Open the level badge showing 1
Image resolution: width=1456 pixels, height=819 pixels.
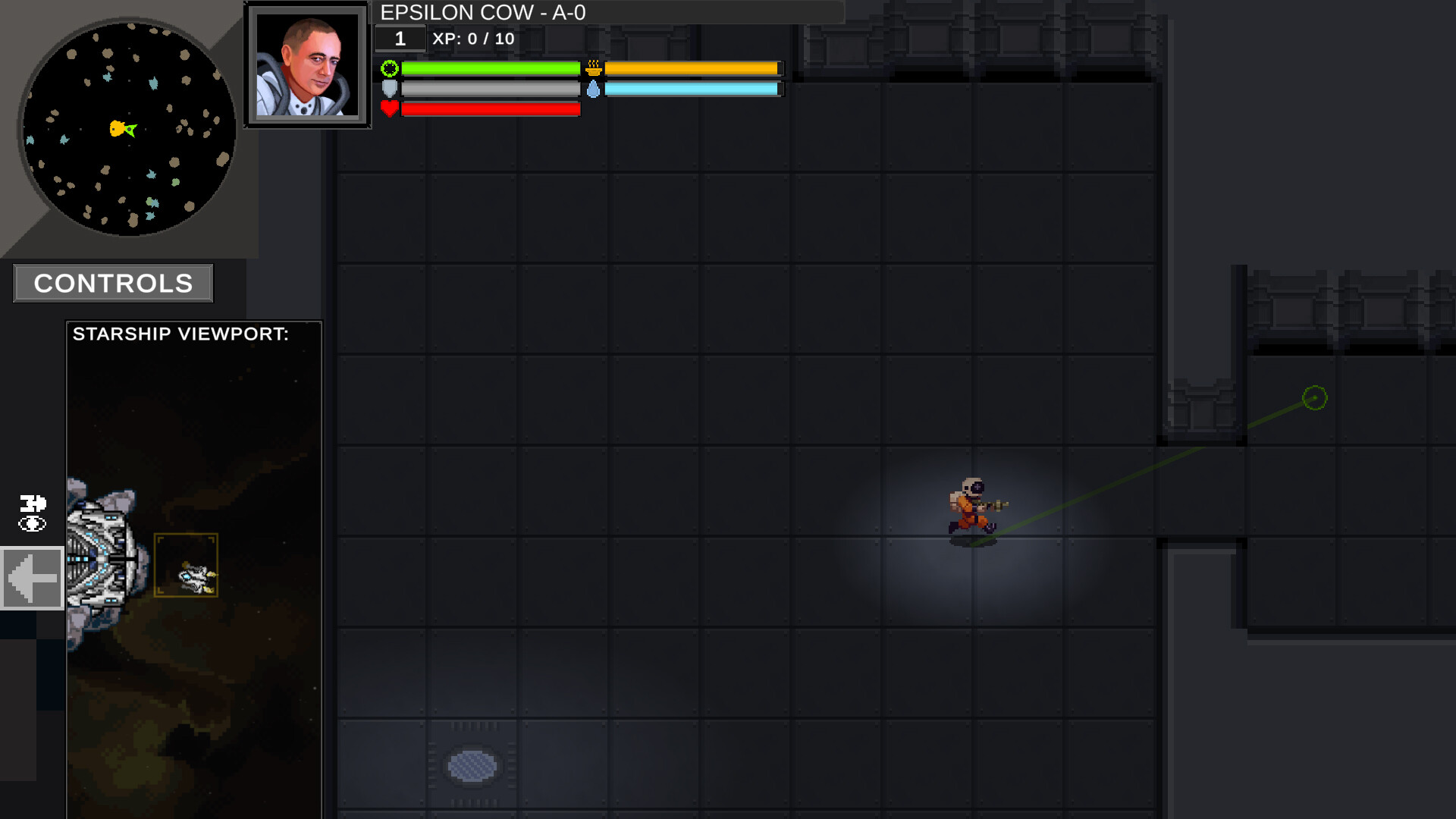[400, 38]
